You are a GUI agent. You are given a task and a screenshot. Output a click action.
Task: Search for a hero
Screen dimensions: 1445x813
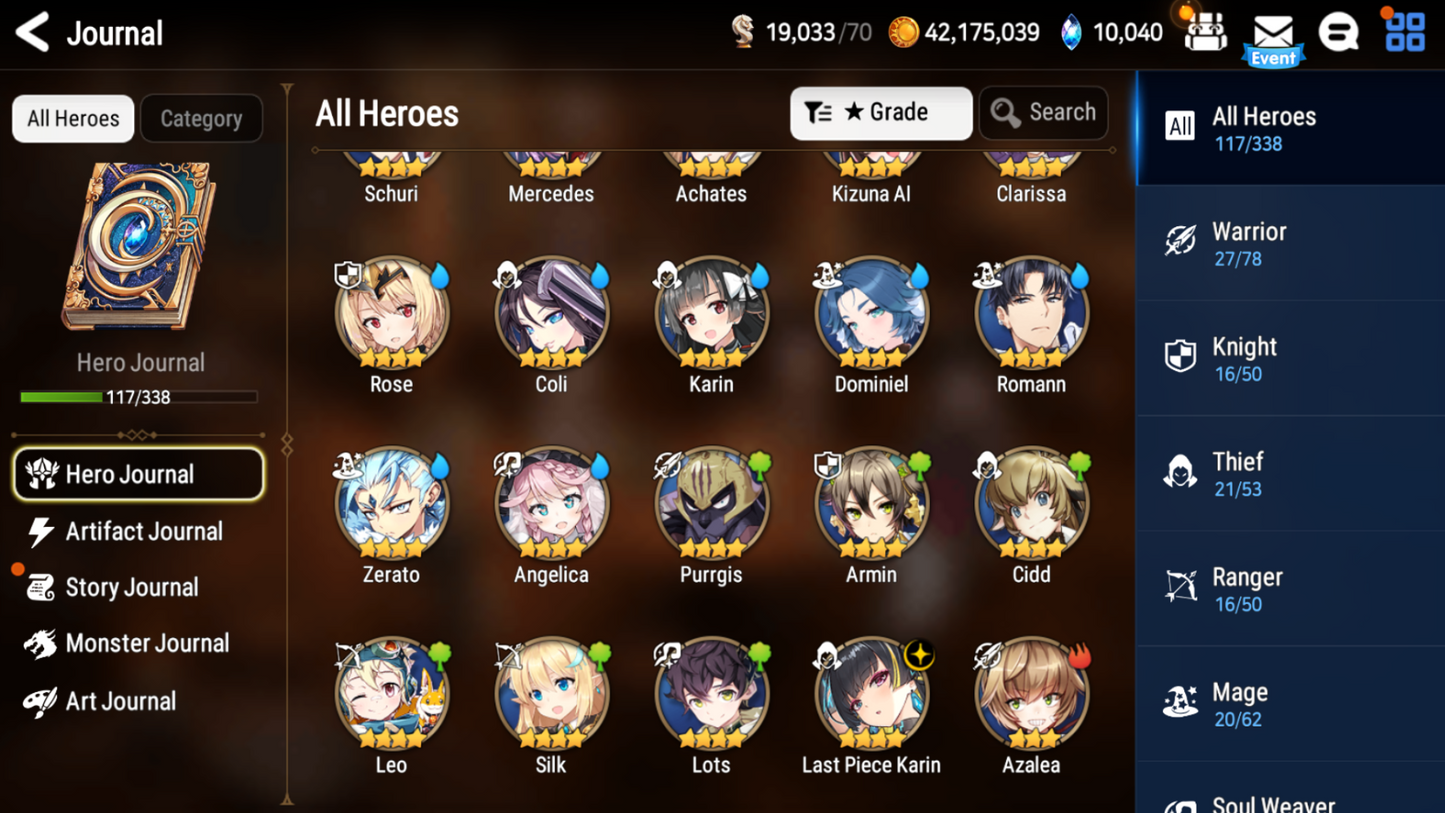click(1043, 113)
